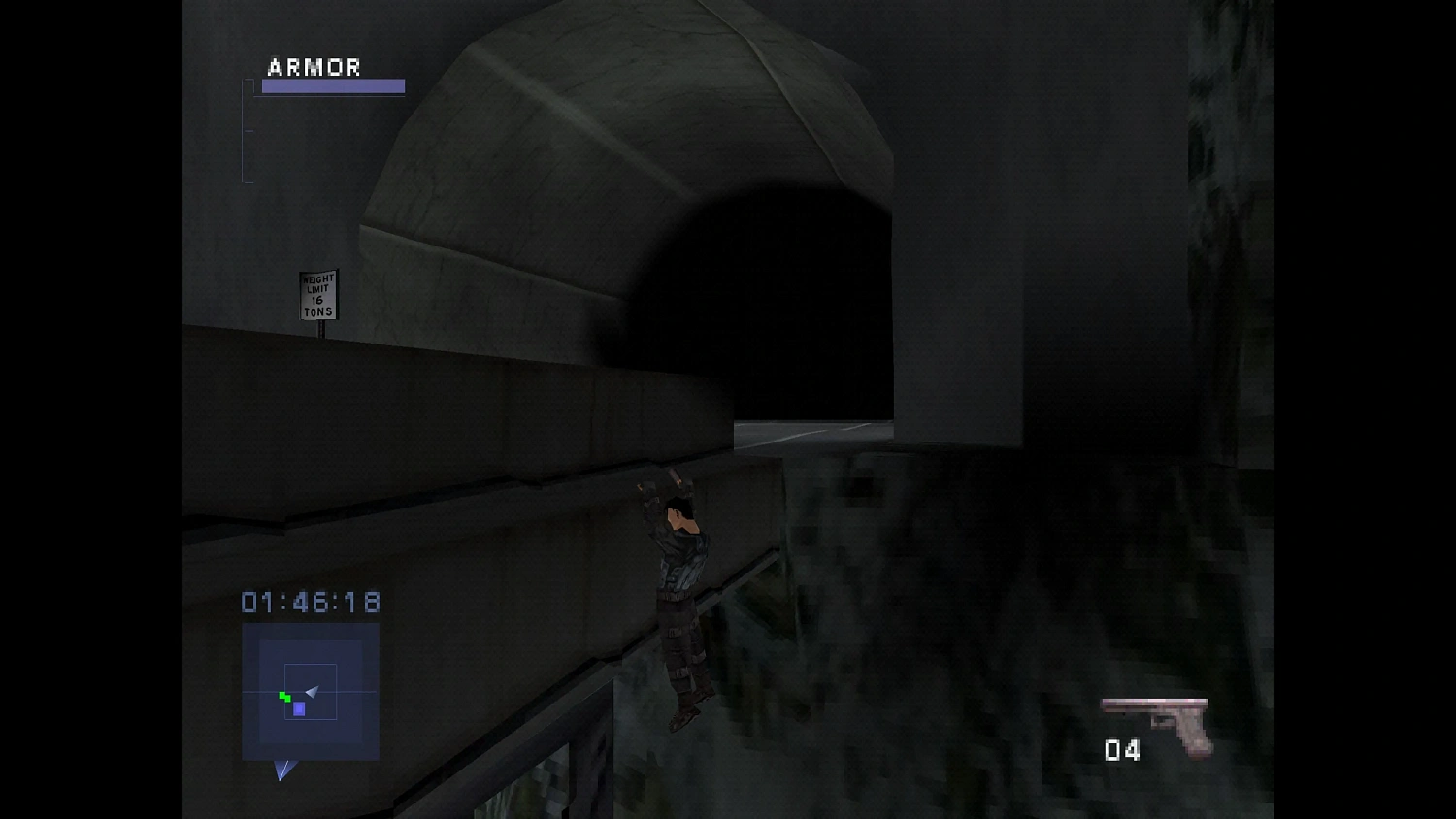Click the blue armor gauge bar
The width and height of the screenshot is (1456, 819).
pyautogui.click(x=332, y=86)
